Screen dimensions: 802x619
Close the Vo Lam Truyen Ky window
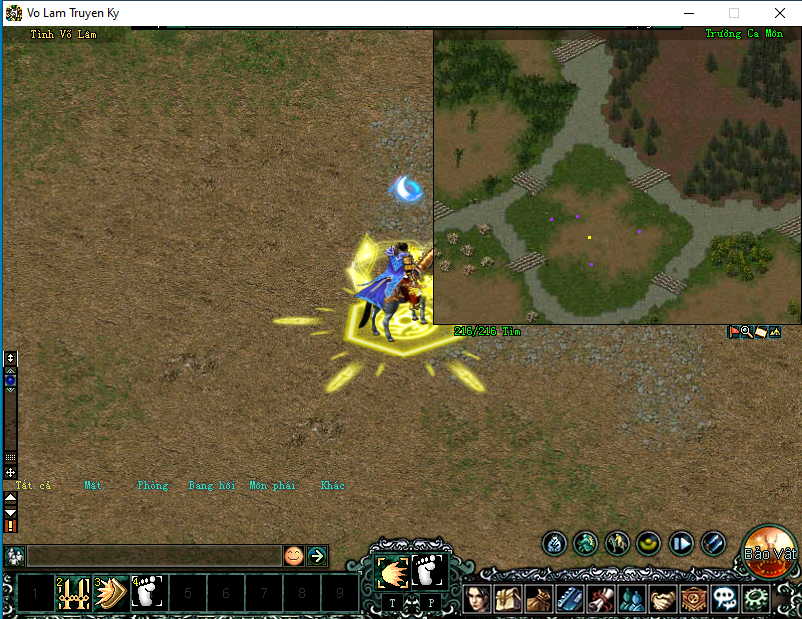779,13
